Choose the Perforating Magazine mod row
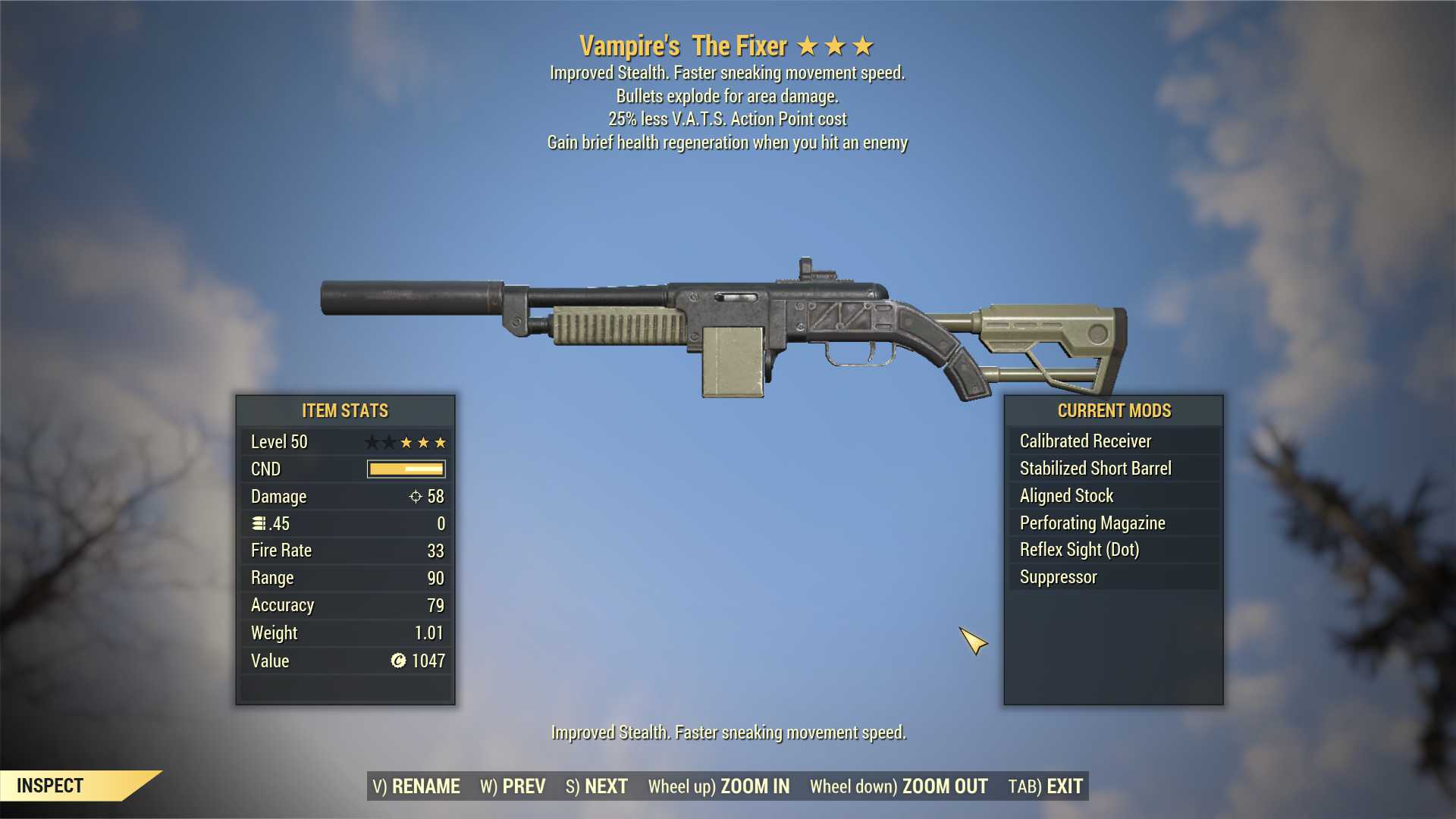This screenshot has width=1456, height=819. 1092,523
